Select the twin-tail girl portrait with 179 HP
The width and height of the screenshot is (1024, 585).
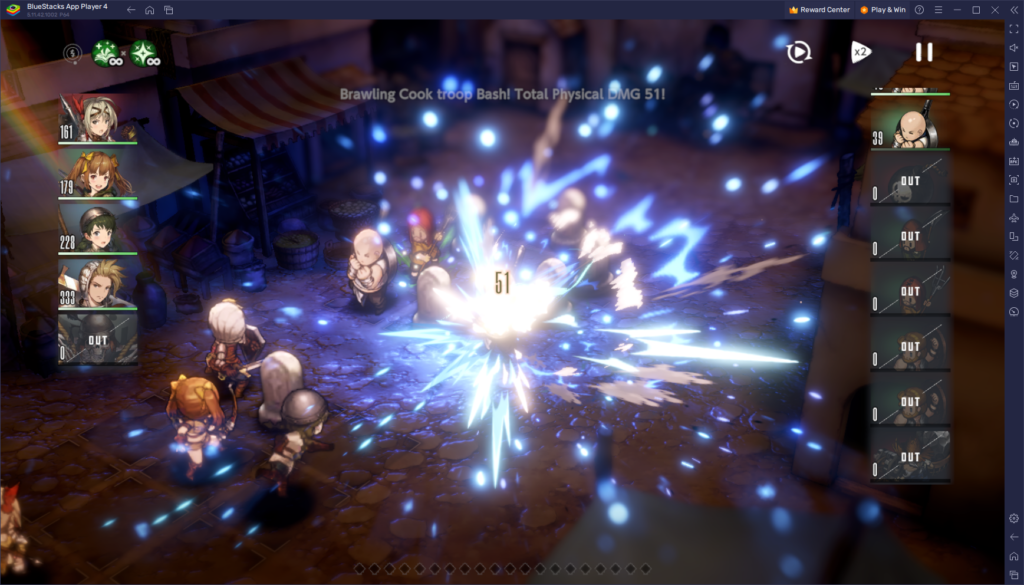98,175
